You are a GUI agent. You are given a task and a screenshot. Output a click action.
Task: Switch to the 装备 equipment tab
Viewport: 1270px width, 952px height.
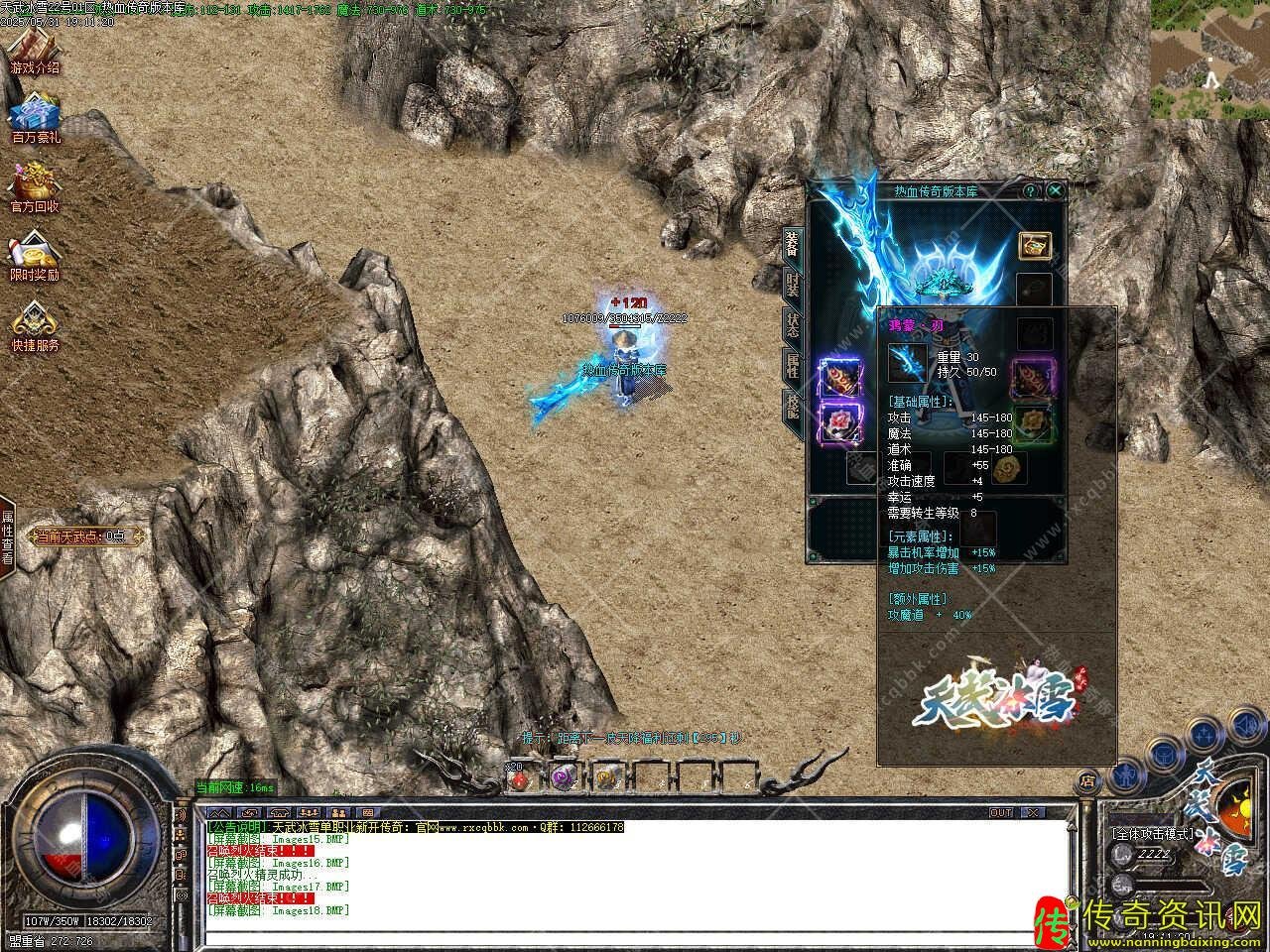tap(792, 243)
